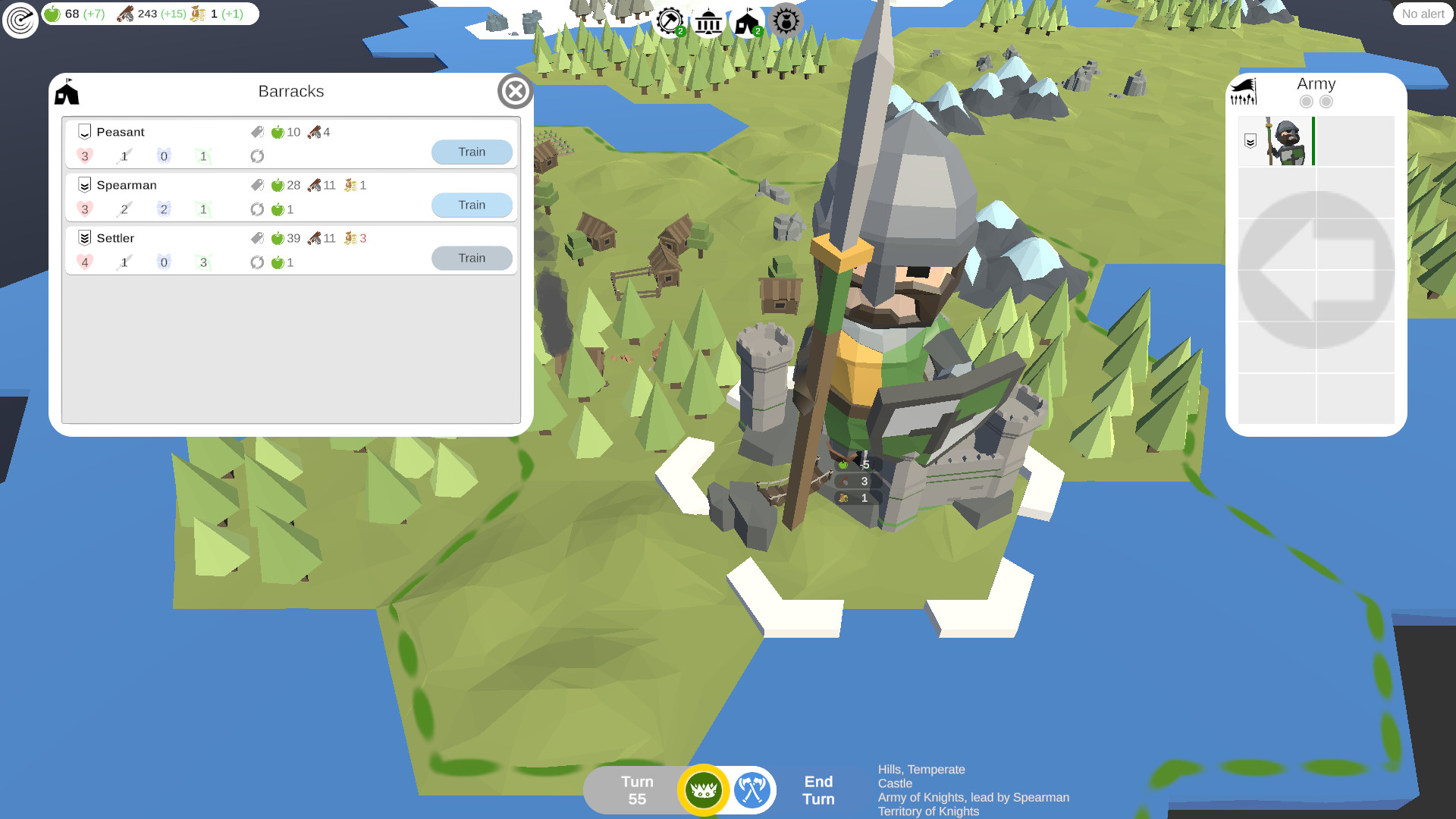This screenshot has height=819, width=1456.
Task: Click the rank badge on the Spearman portrait
Action: click(x=1249, y=140)
